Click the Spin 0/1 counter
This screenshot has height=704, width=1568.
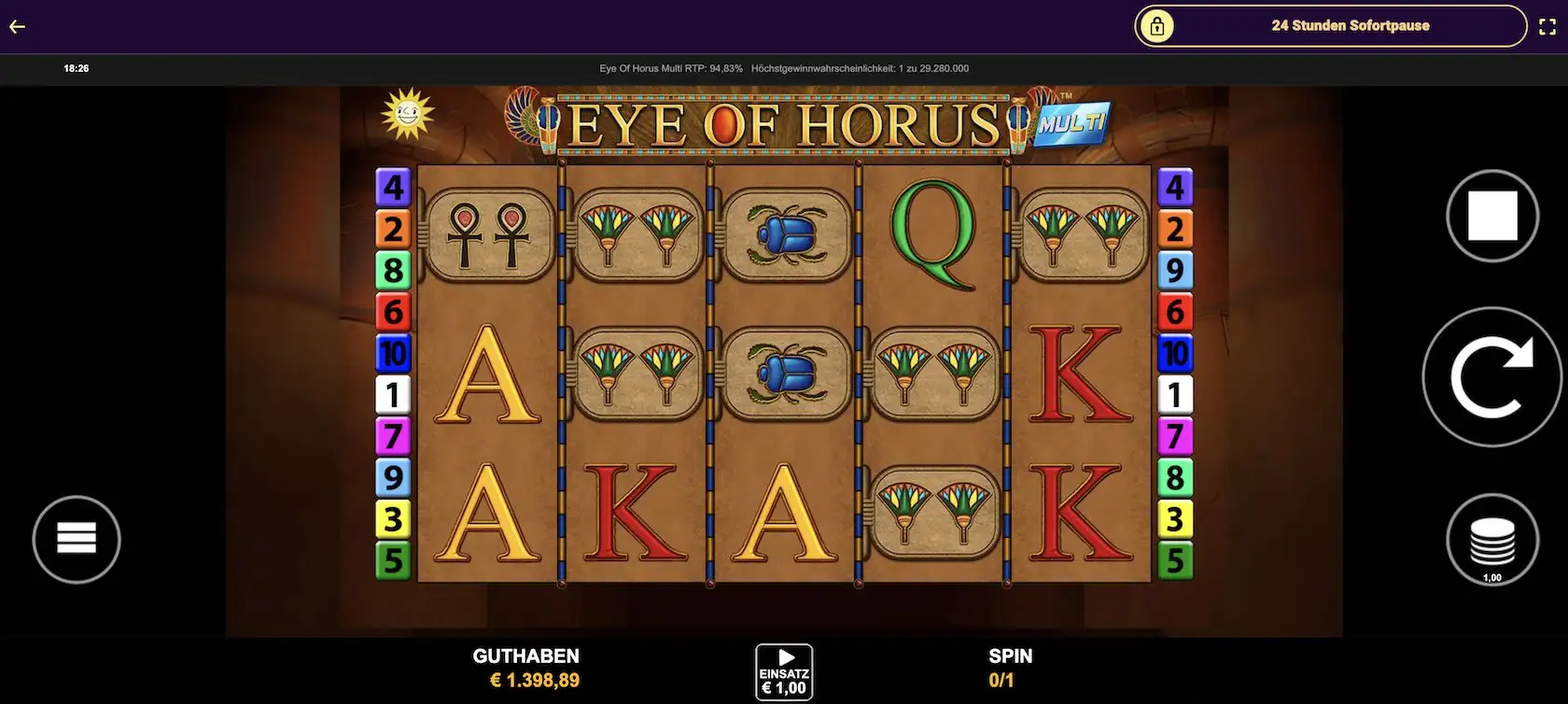tap(1002, 680)
